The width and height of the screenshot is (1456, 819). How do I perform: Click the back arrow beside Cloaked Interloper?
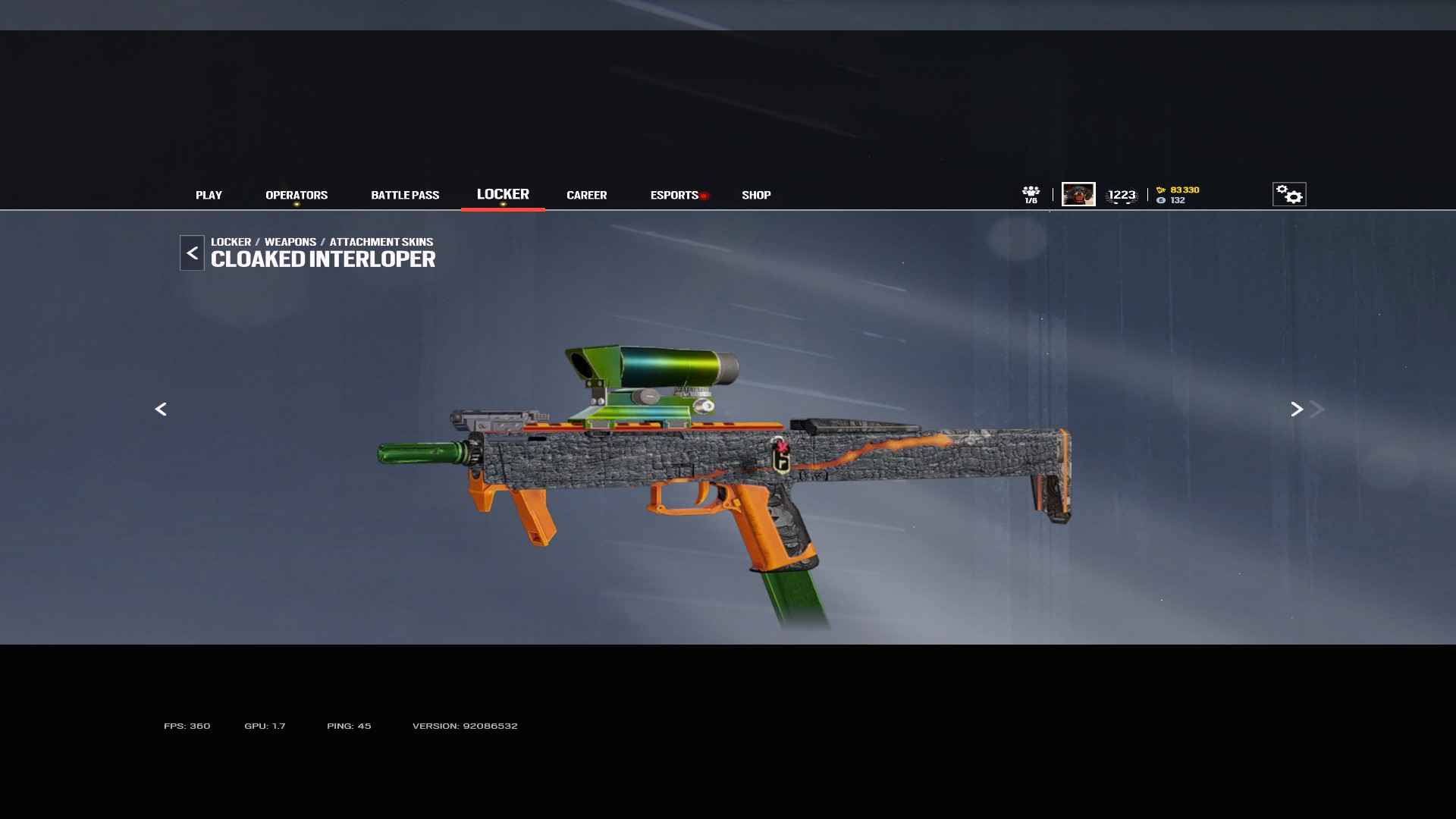tap(192, 253)
